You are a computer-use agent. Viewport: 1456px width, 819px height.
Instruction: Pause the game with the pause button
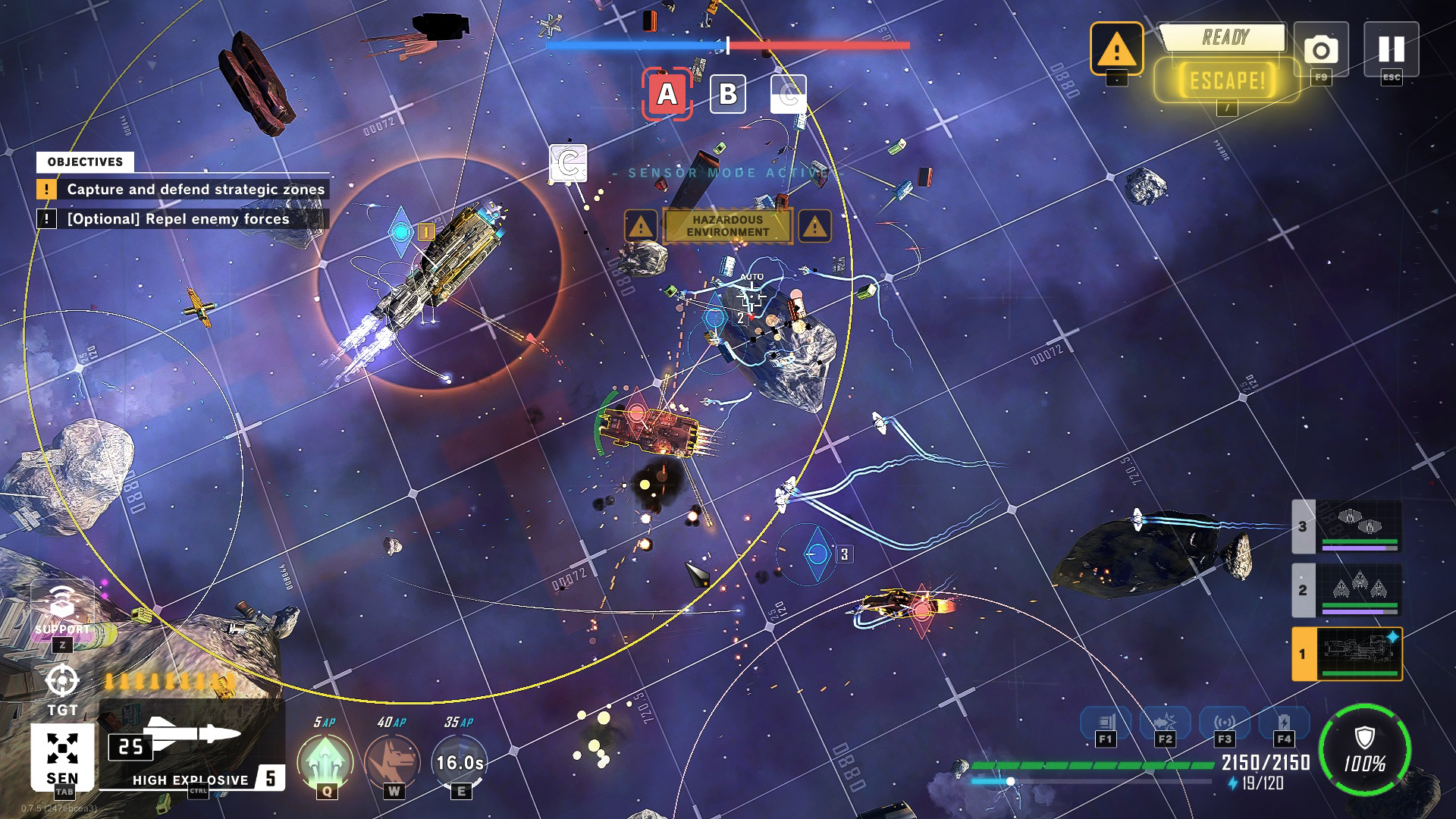coord(1391,49)
